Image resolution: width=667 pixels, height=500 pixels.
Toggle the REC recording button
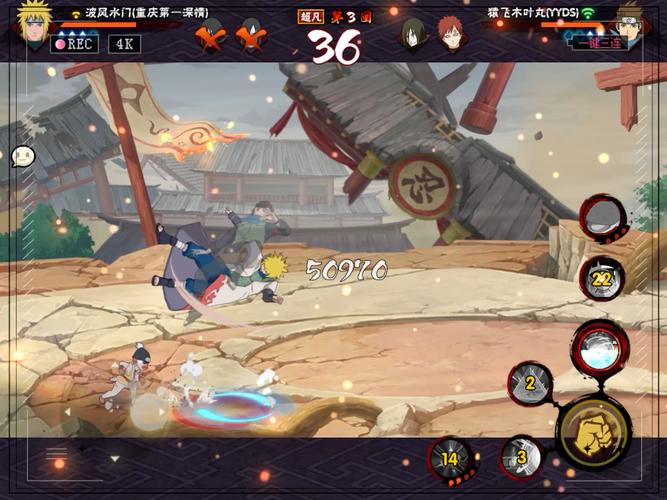pos(73,44)
